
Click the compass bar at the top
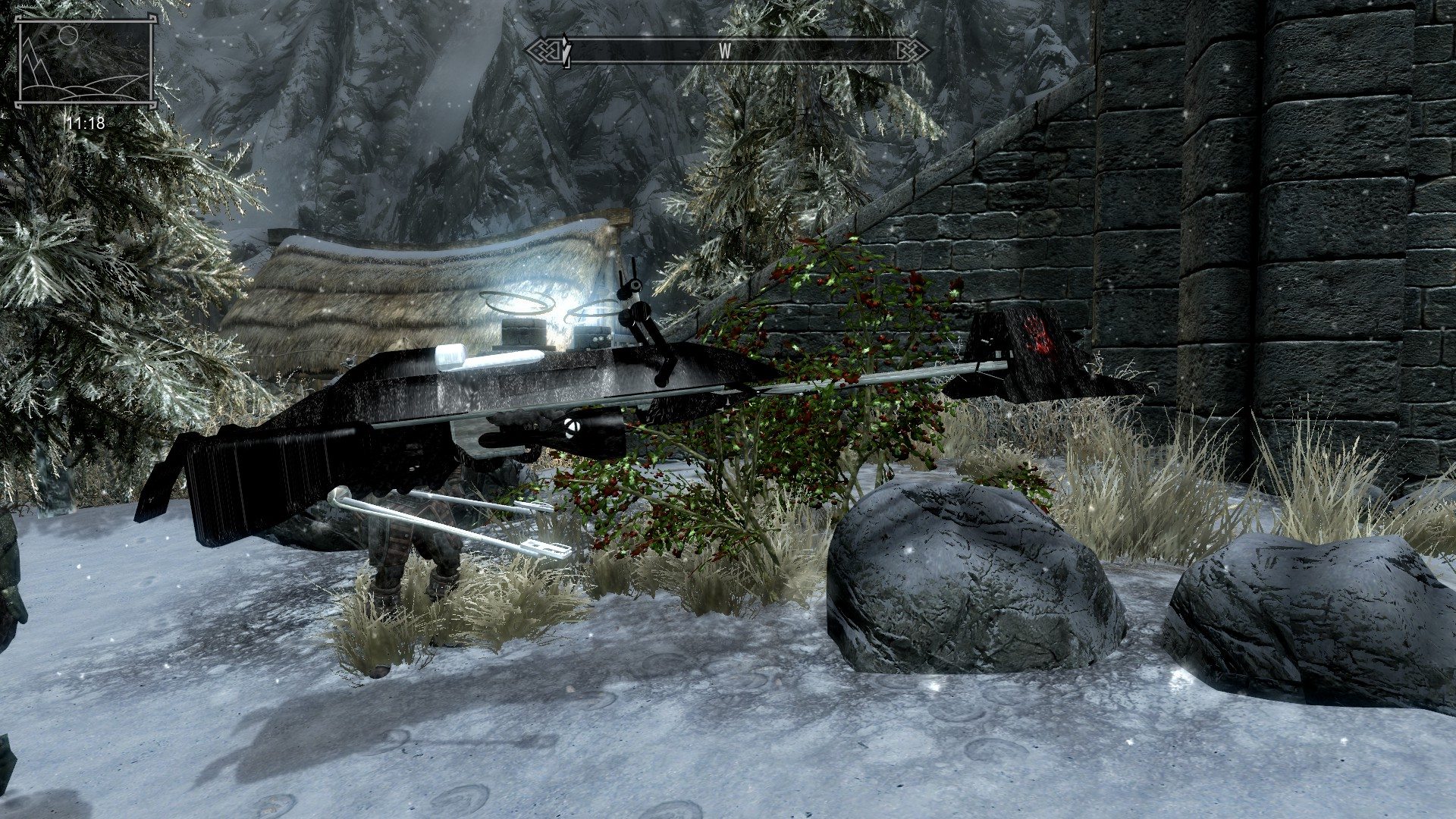tap(726, 51)
